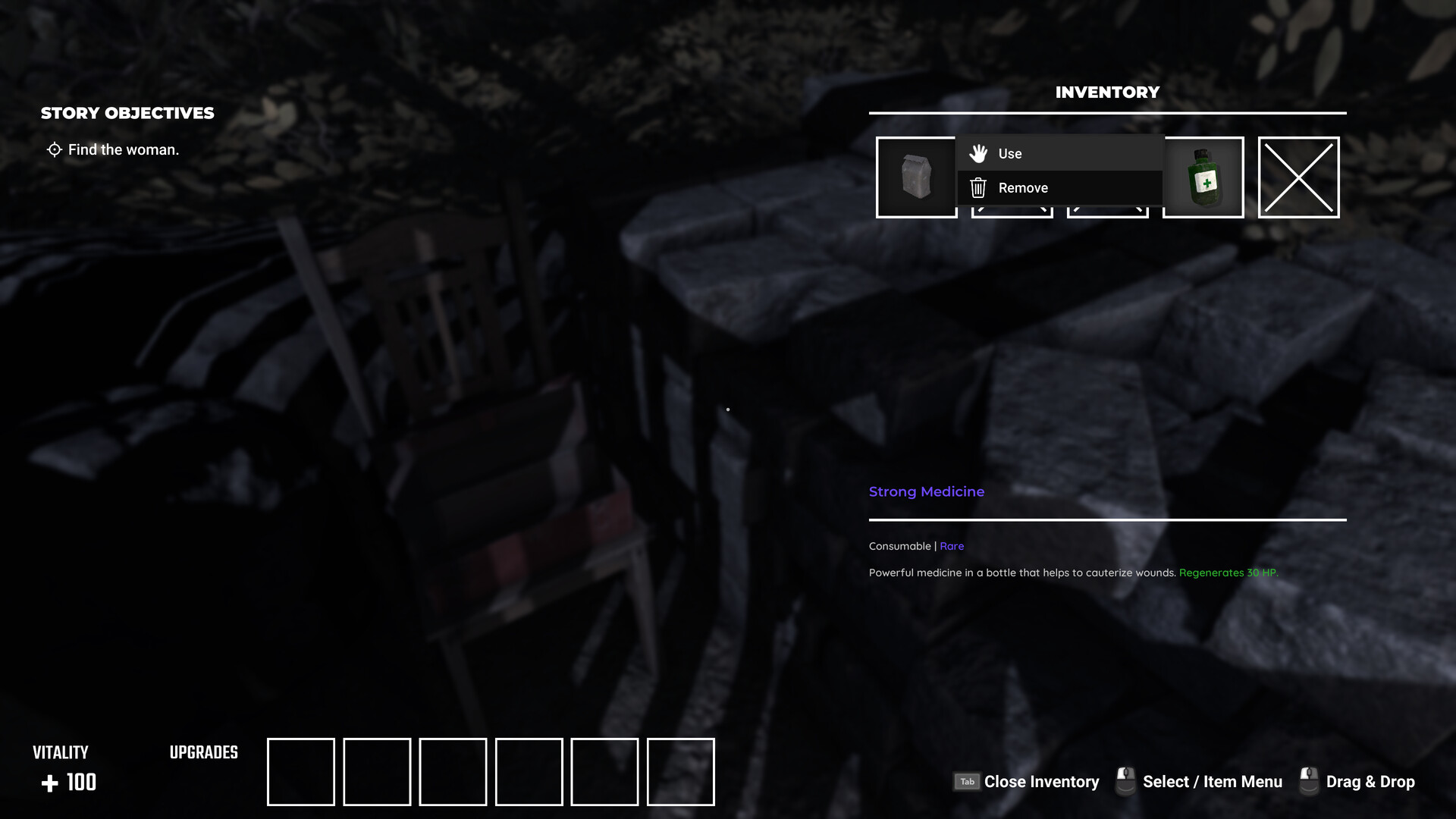Click the Rare rarity label link
The height and width of the screenshot is (819, 1456).
click(952, 545)
